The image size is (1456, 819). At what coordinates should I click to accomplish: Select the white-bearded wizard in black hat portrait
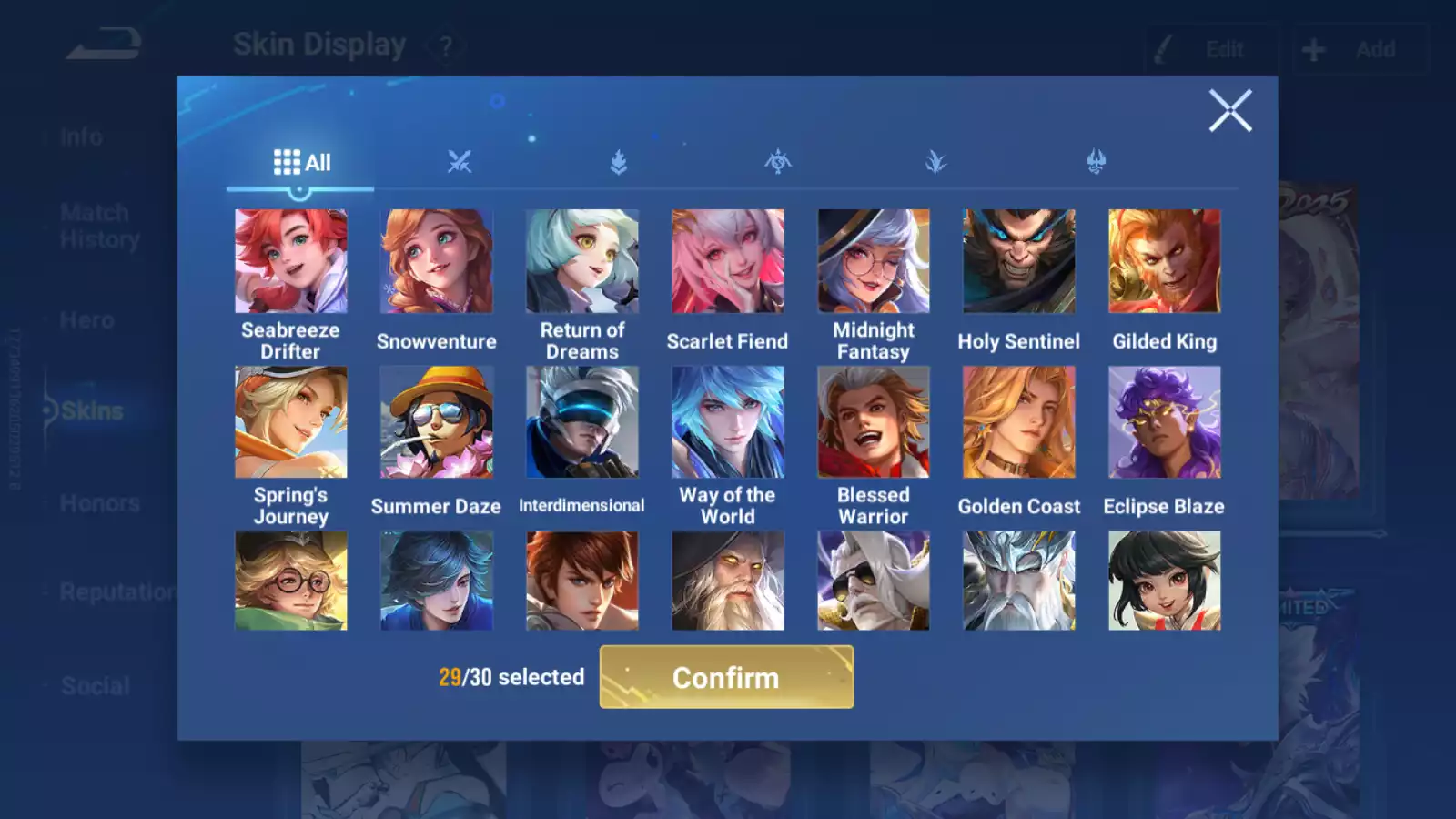pos(727,581)
